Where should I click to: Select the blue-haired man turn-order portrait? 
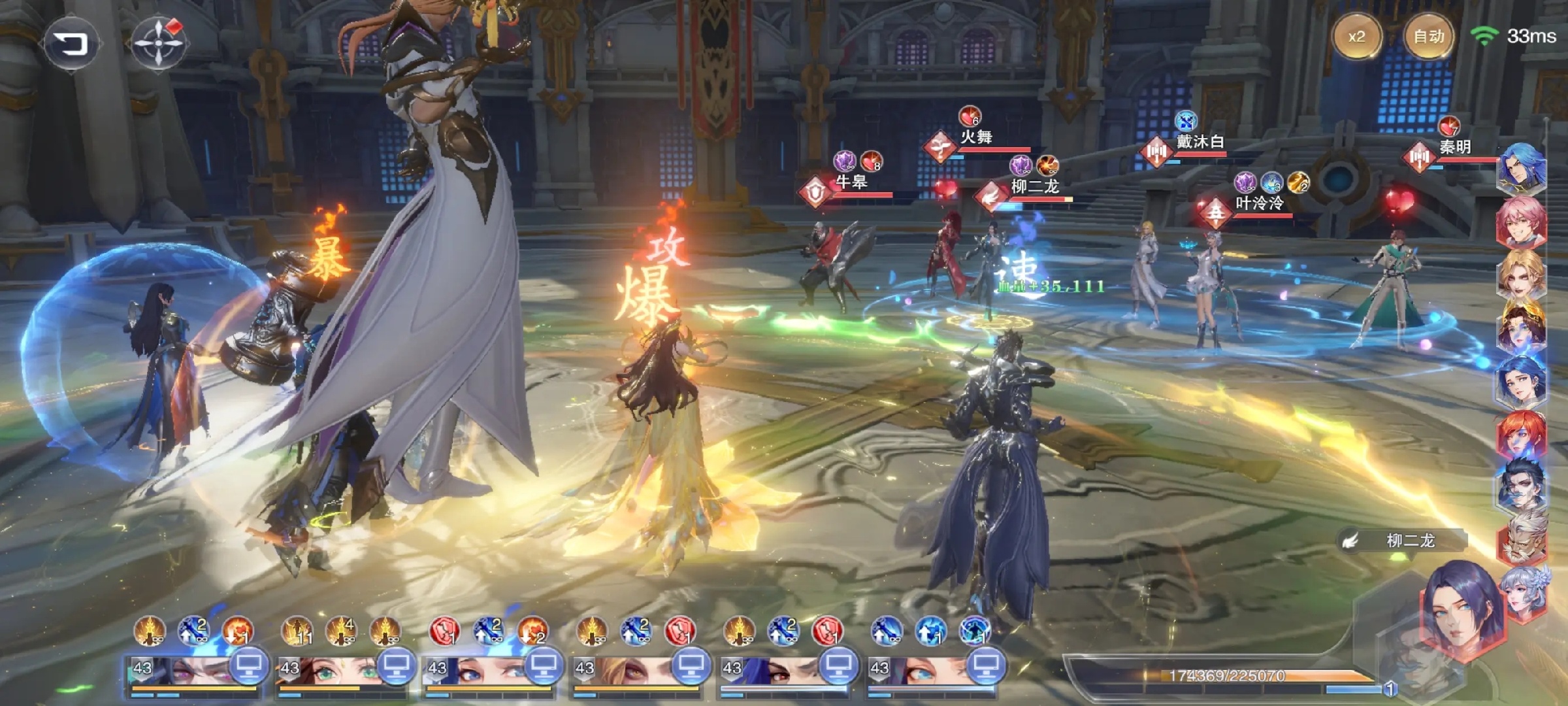[1521, 169]
